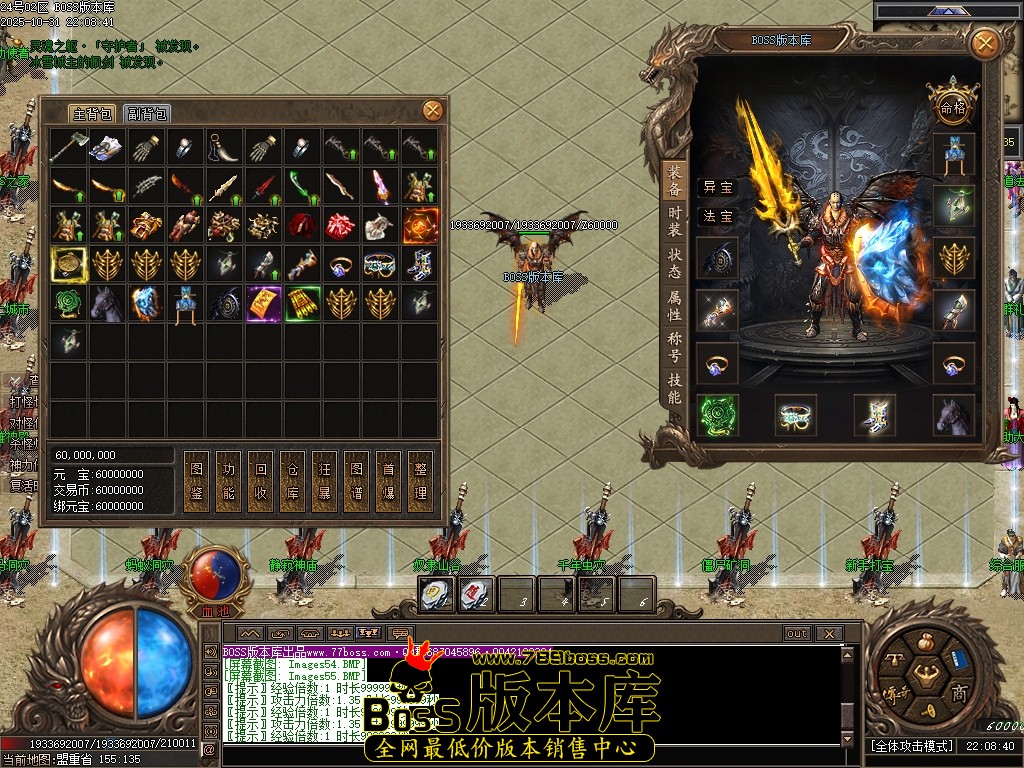Image resolution: width=1024 pixels, height=768 pixels.
Task: Open the 回收 recycle function
Action: pos(261,481)
